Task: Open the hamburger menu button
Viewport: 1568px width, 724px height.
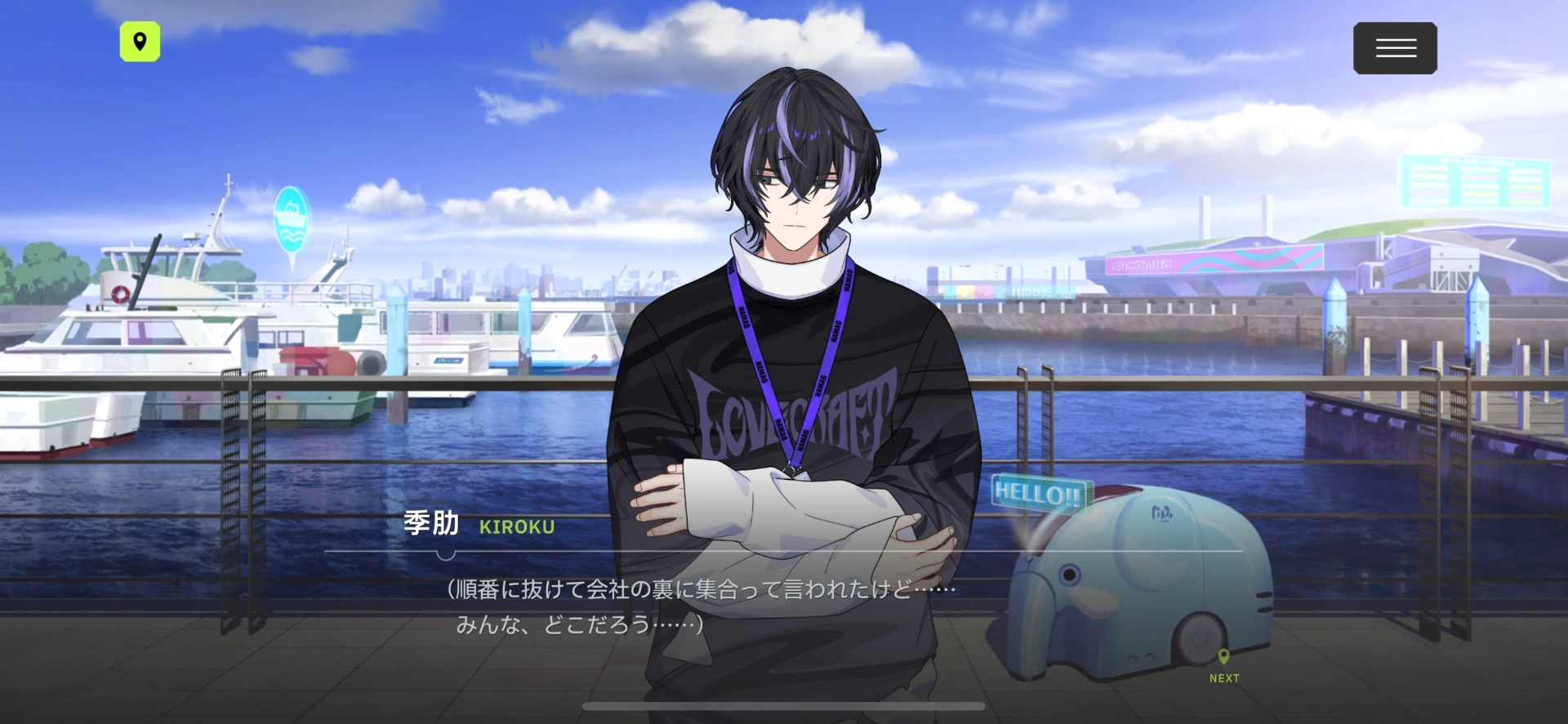Action: [x=1395, y=48]
